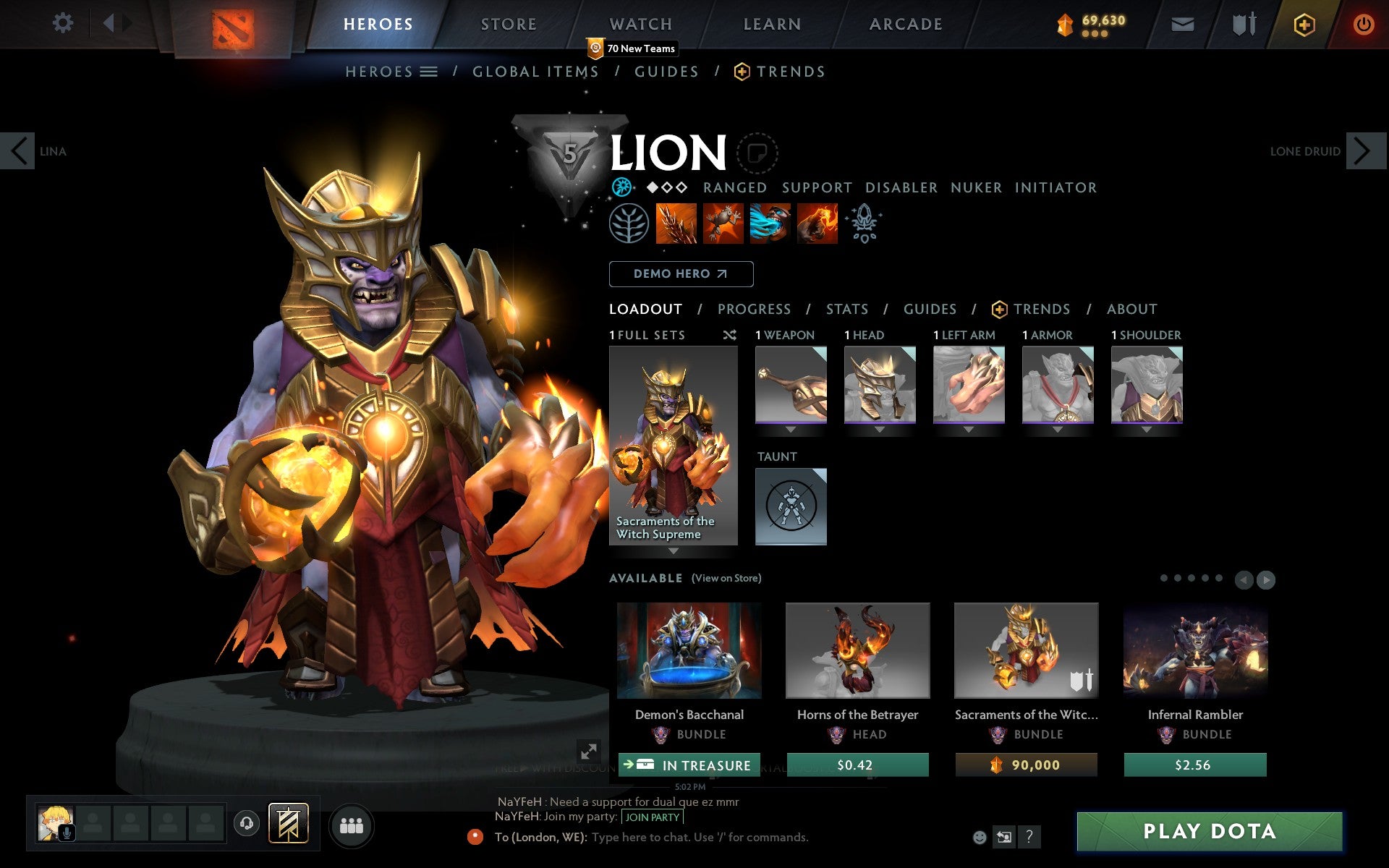The height and width of the screenshot is (868, 1389).
Task: Open the Heroes hamburger menu
Action: (x=430, y=71)
